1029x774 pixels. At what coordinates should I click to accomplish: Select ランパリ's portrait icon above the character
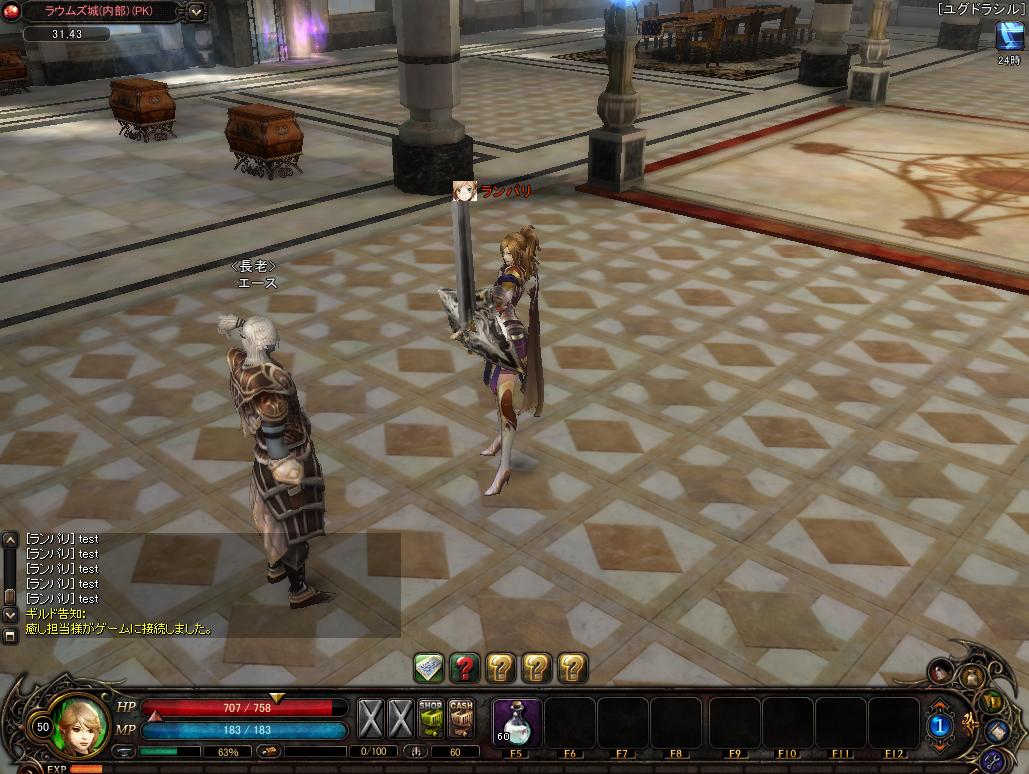tap(464, 191)
